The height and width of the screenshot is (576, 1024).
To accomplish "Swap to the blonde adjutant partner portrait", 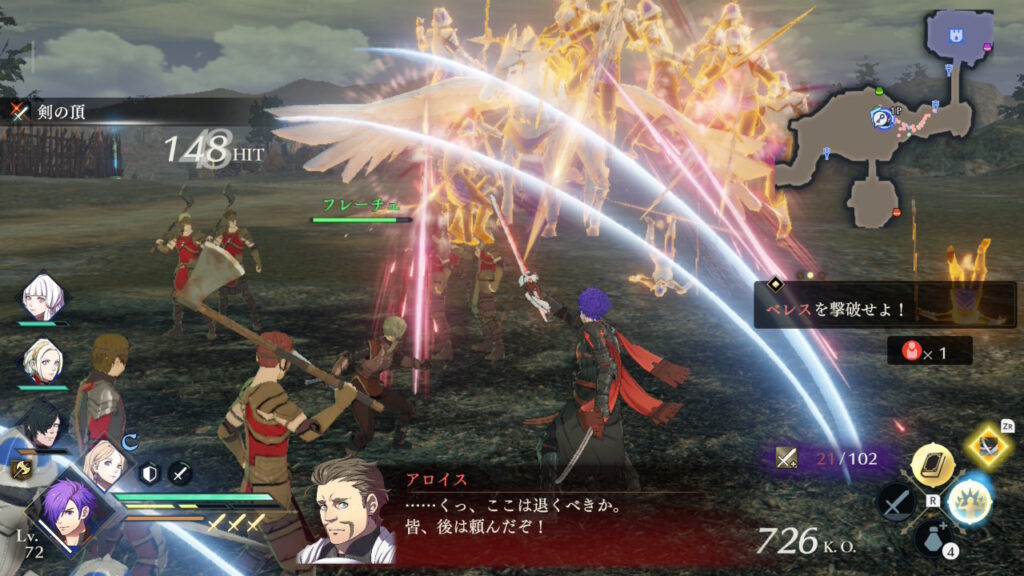I will click(103, 464).
